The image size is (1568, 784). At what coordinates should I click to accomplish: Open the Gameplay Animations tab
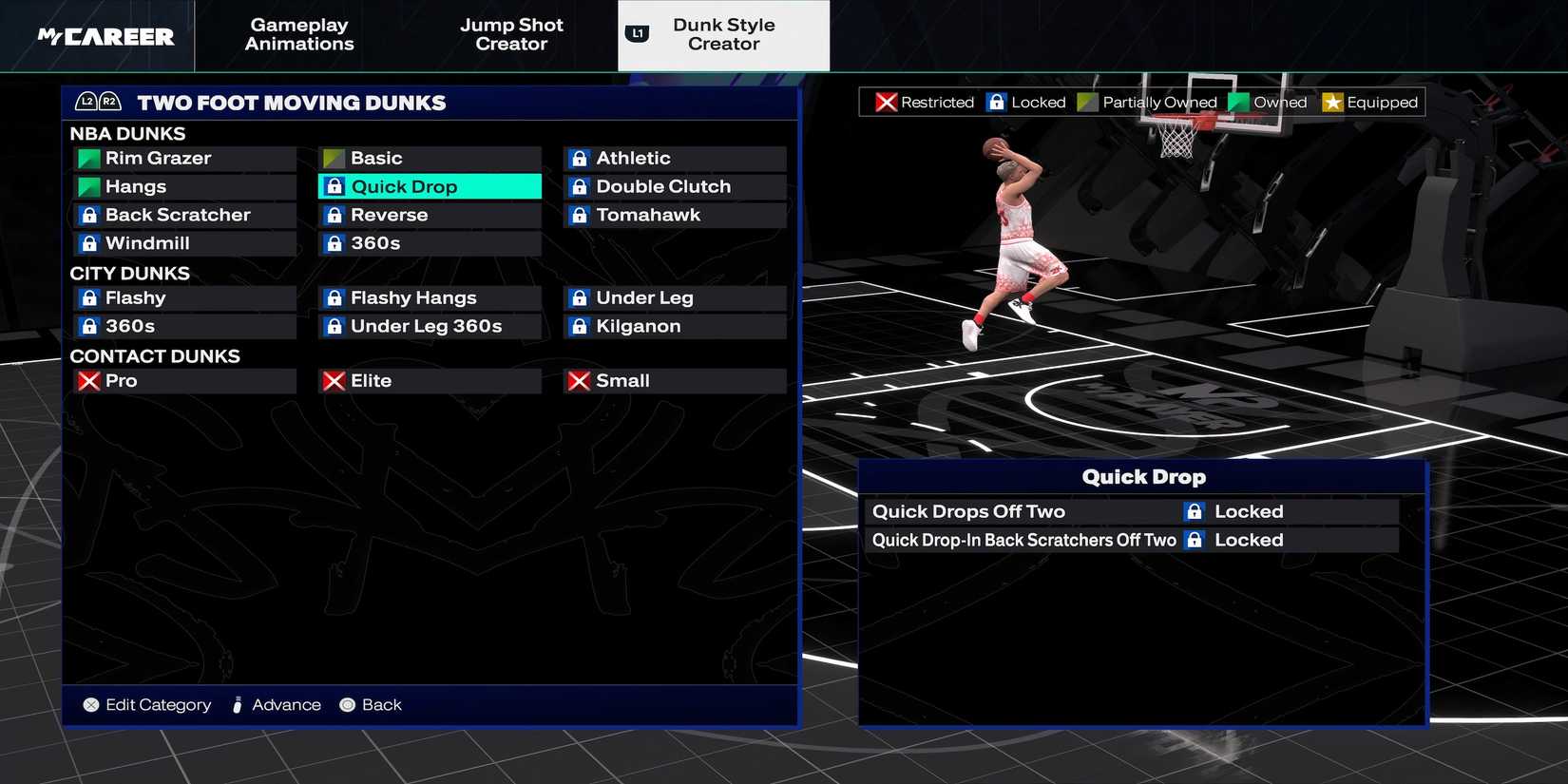click(x=298, y=35)
